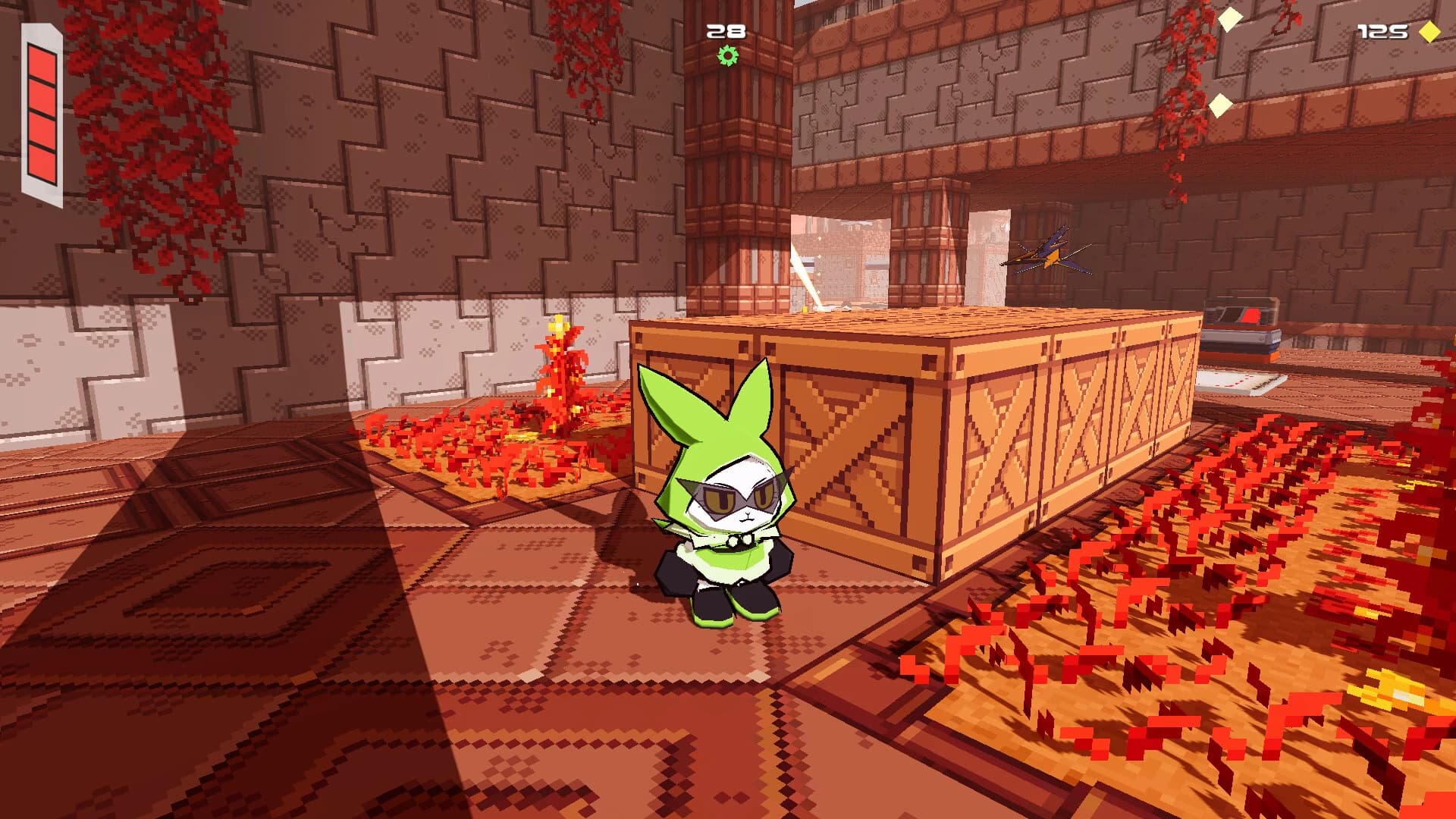Toggle the topmost health bar segment
Viewport: 1456px width, 819px height.
coord(41,63)
